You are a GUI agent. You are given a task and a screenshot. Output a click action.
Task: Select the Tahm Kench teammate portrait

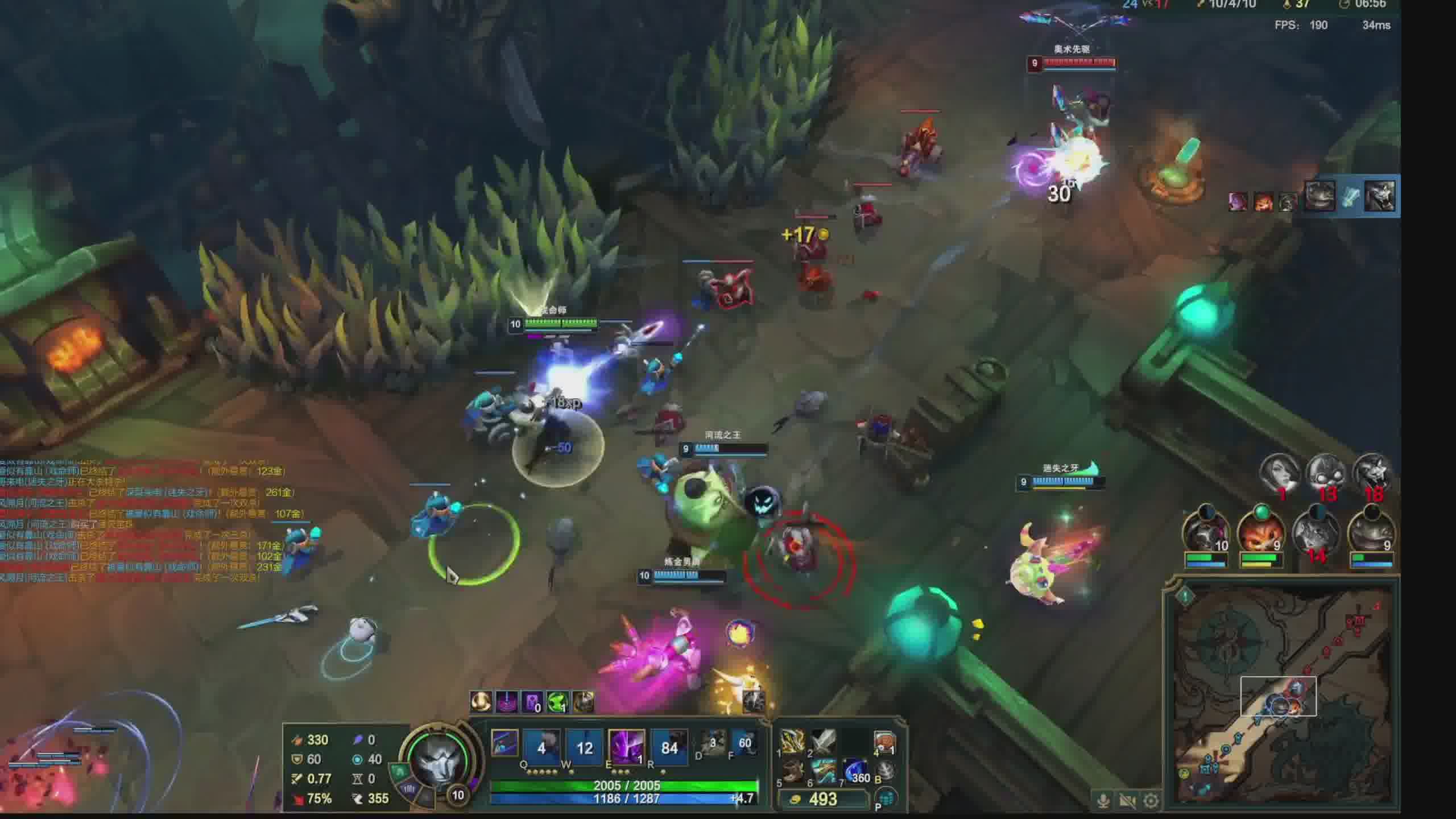pos(1372,535)
